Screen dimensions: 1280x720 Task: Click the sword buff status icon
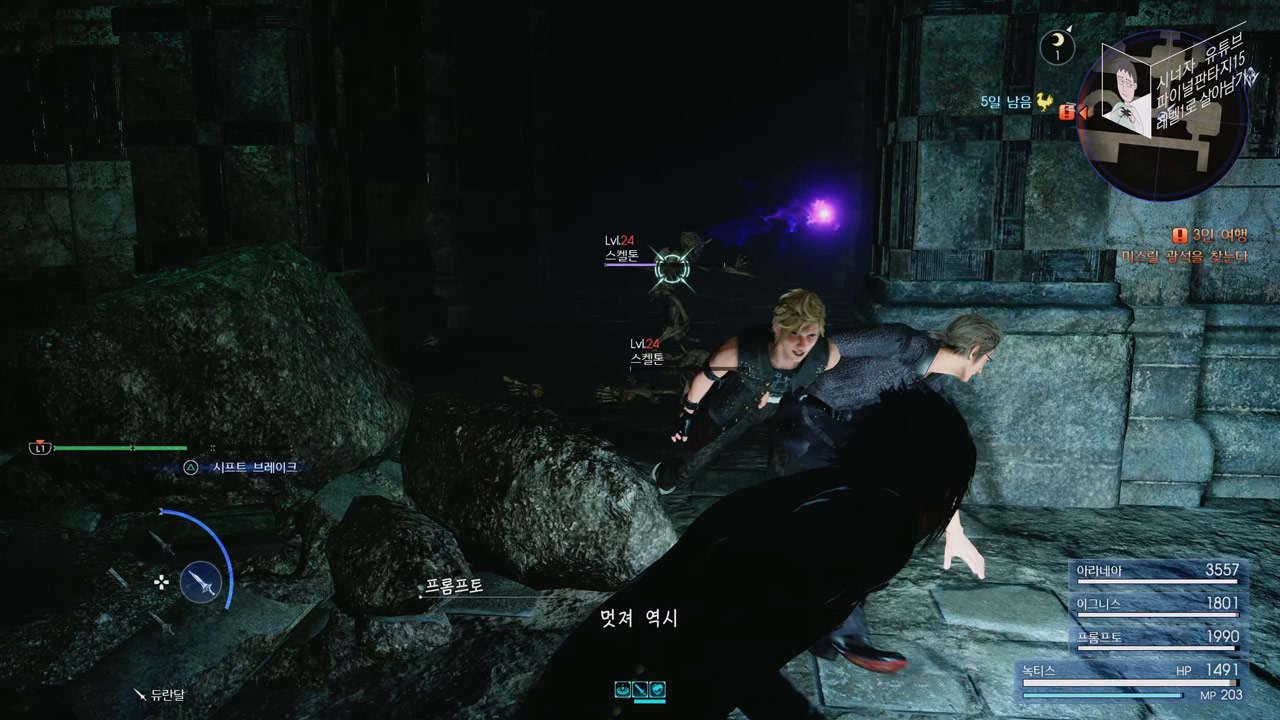[x=640, y=689]
